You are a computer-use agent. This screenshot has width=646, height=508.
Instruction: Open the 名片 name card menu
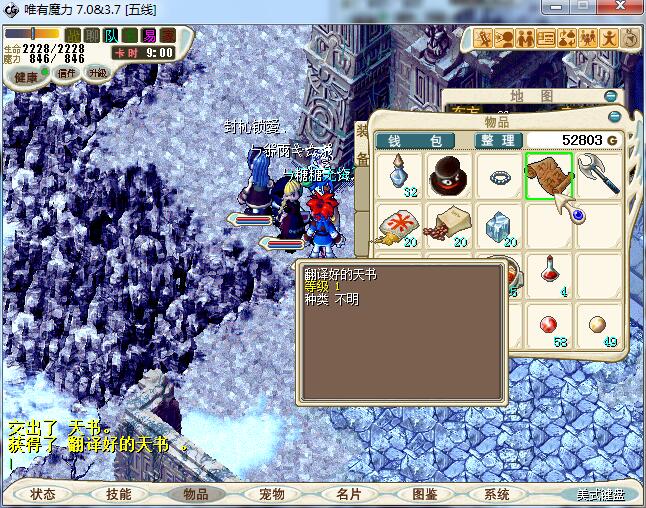point(348,494)
